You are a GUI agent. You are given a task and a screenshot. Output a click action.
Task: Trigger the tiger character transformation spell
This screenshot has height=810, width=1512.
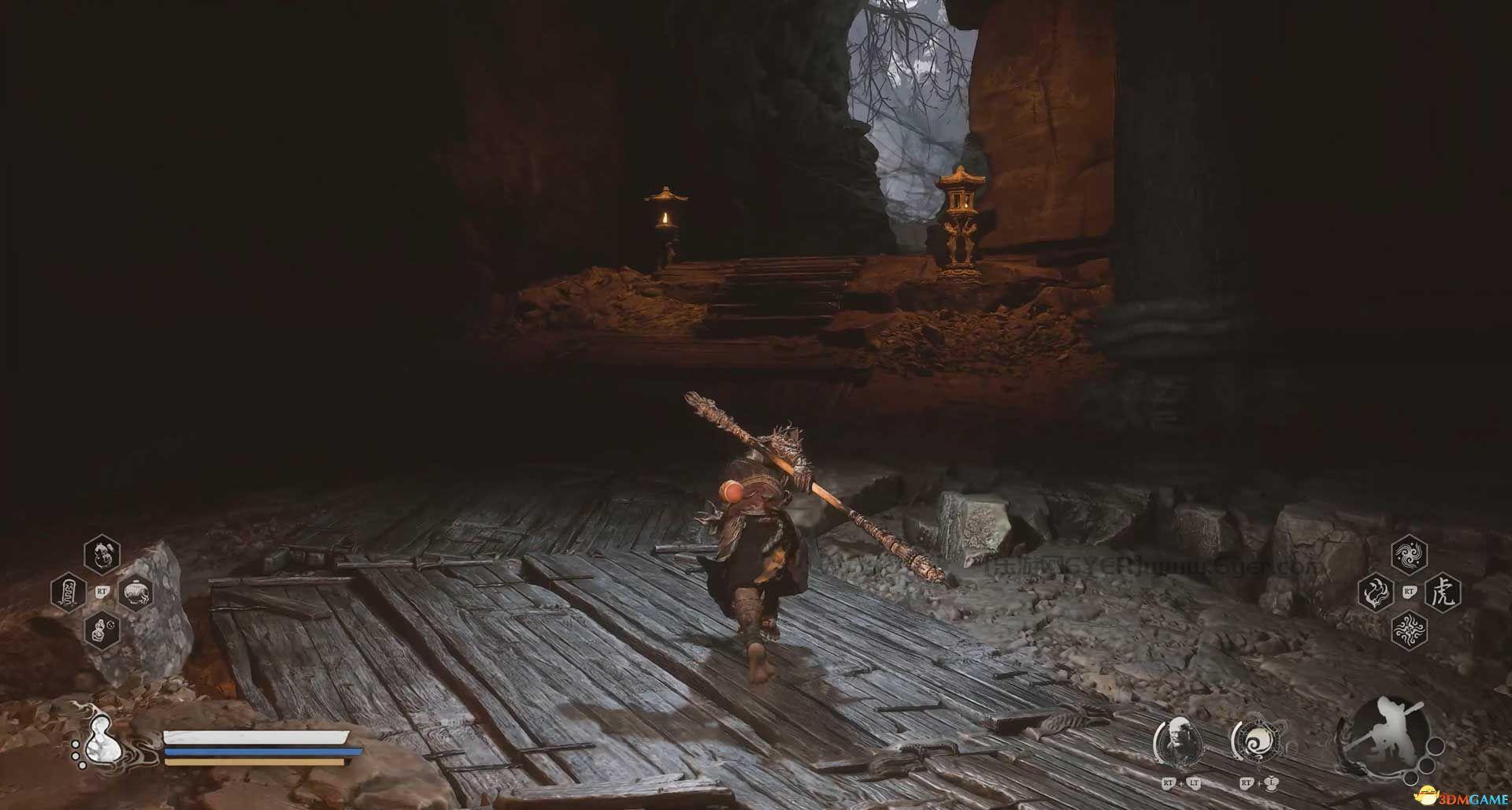[1443, 592]
